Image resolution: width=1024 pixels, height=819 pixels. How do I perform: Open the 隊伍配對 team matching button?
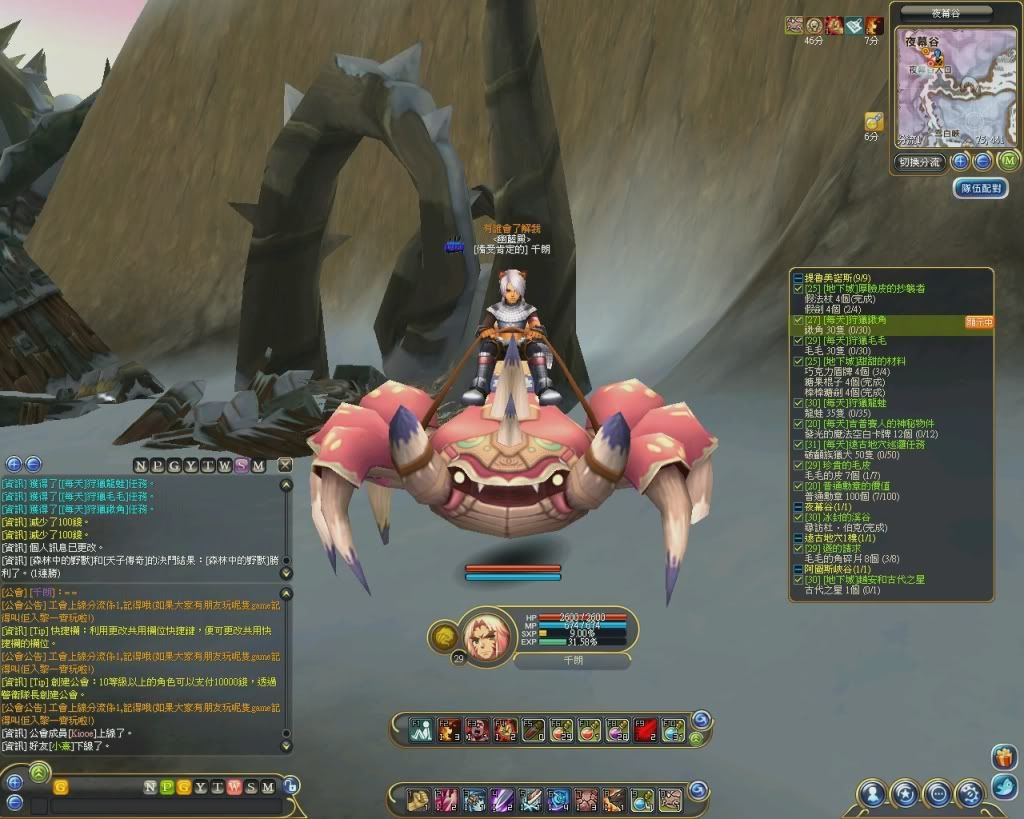[x=980, y=188]
